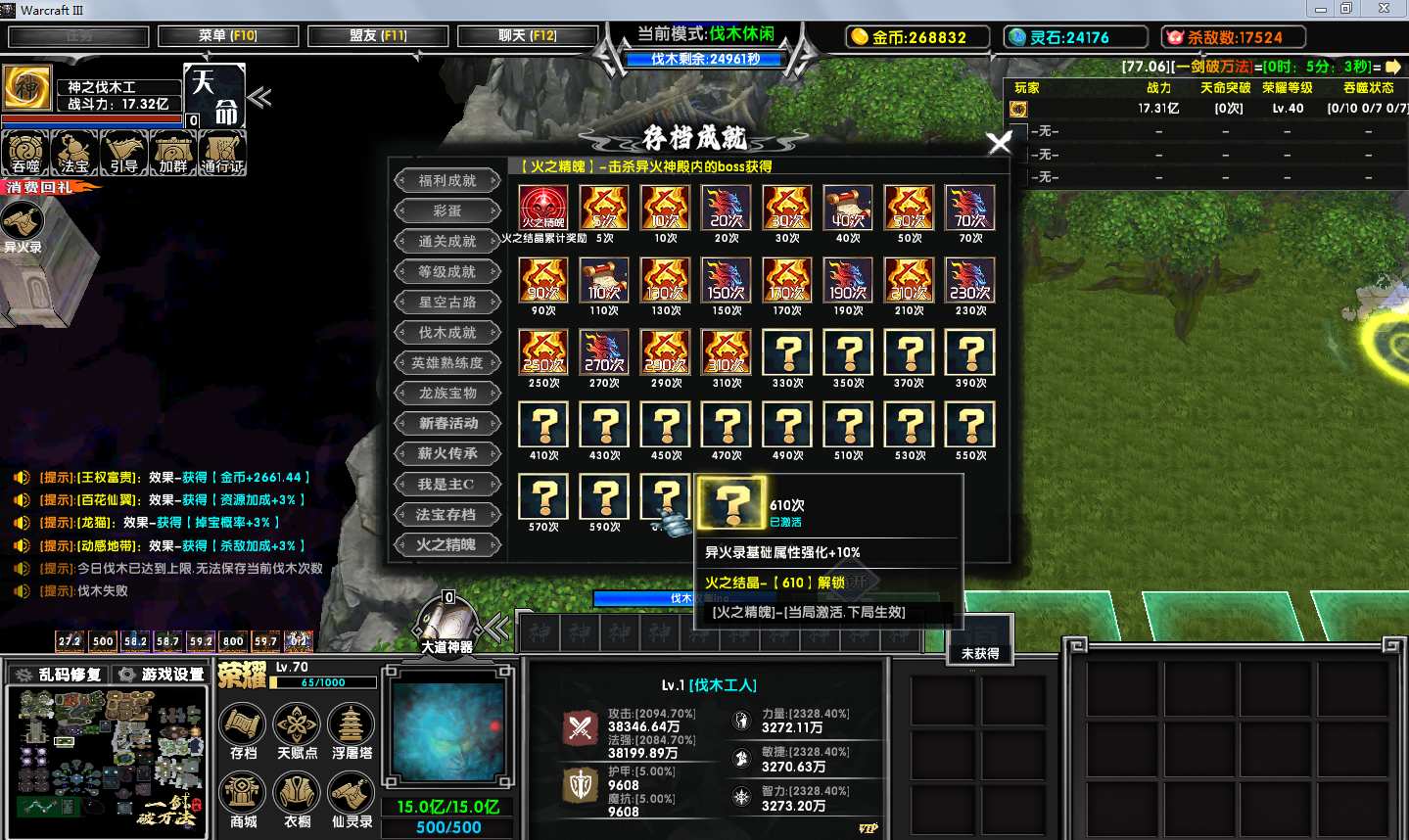
Task: Open 游戏设置 game settings
Action: click(x=161, y=675)
